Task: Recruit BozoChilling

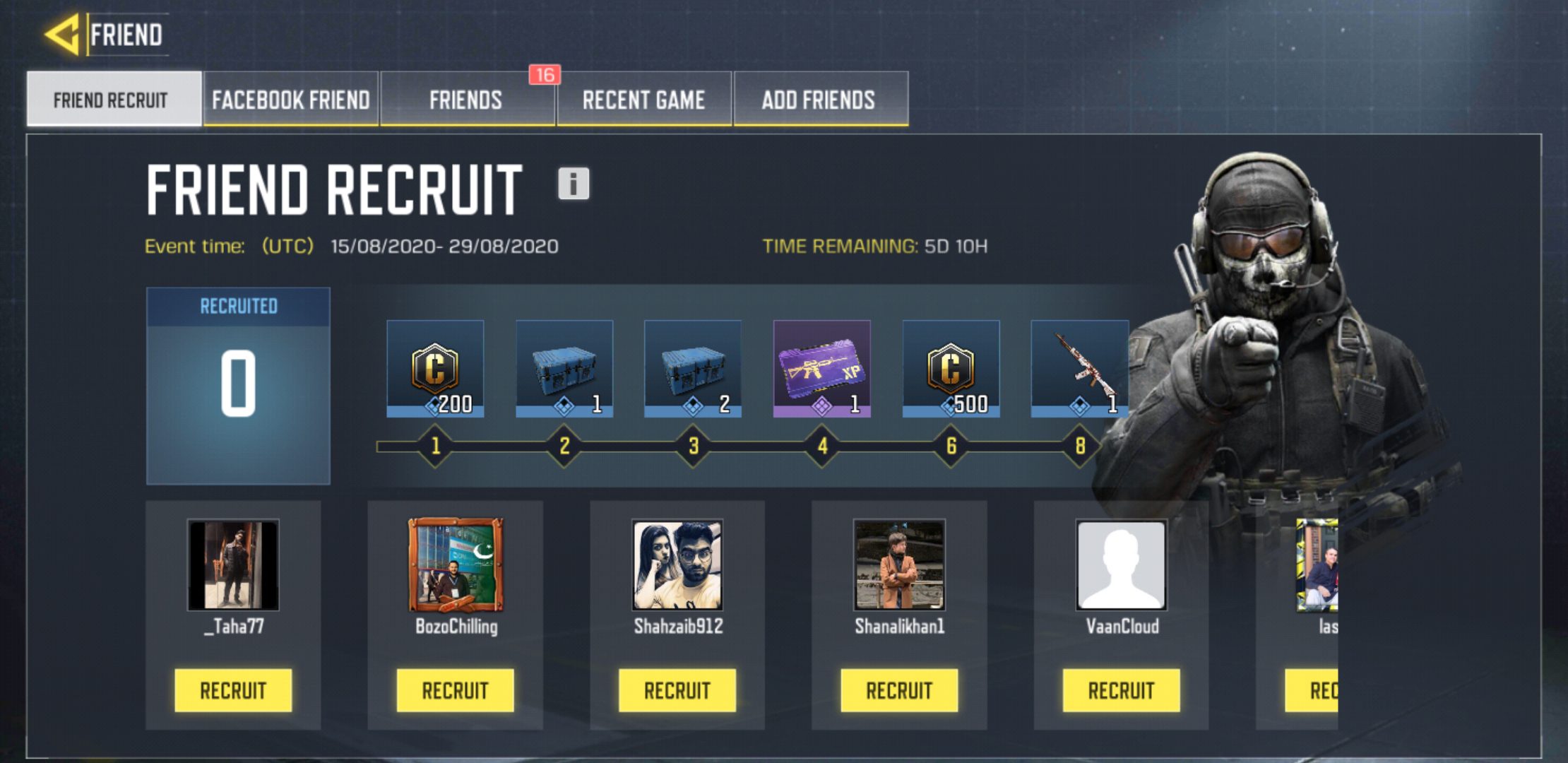Action: (x=456, y=690)
